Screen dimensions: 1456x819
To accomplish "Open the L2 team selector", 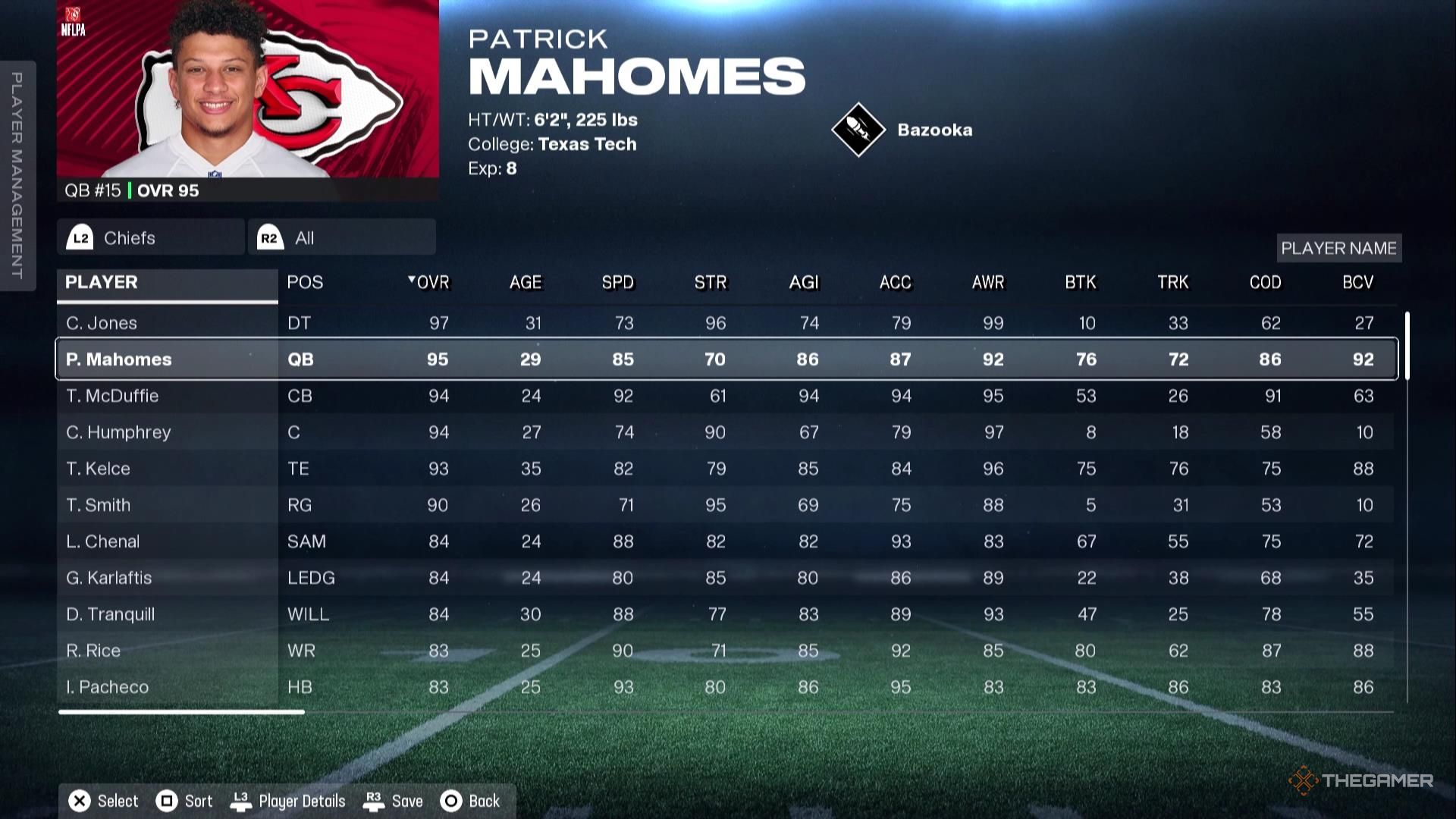I will 80,237.
